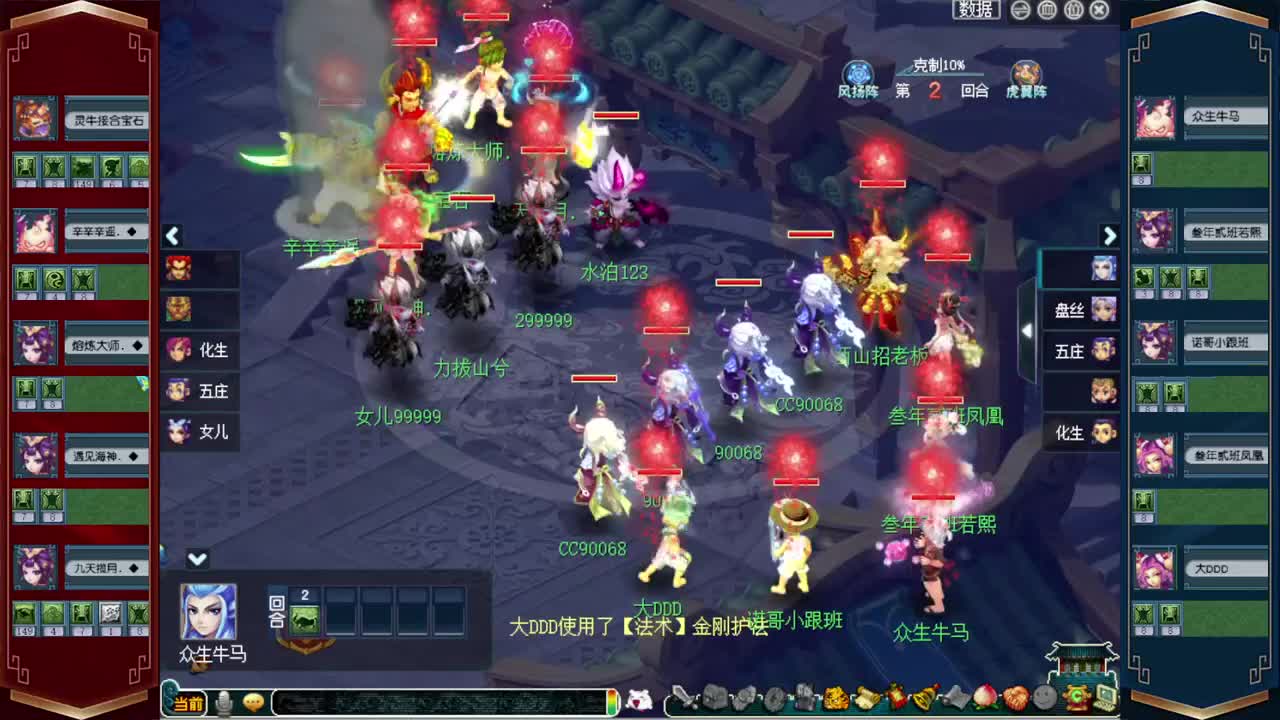The height and width of the screenshot is (720, 1280).
Task: Click the smiley emoji icon on the chat bar
Action: (x=252, y=703)
